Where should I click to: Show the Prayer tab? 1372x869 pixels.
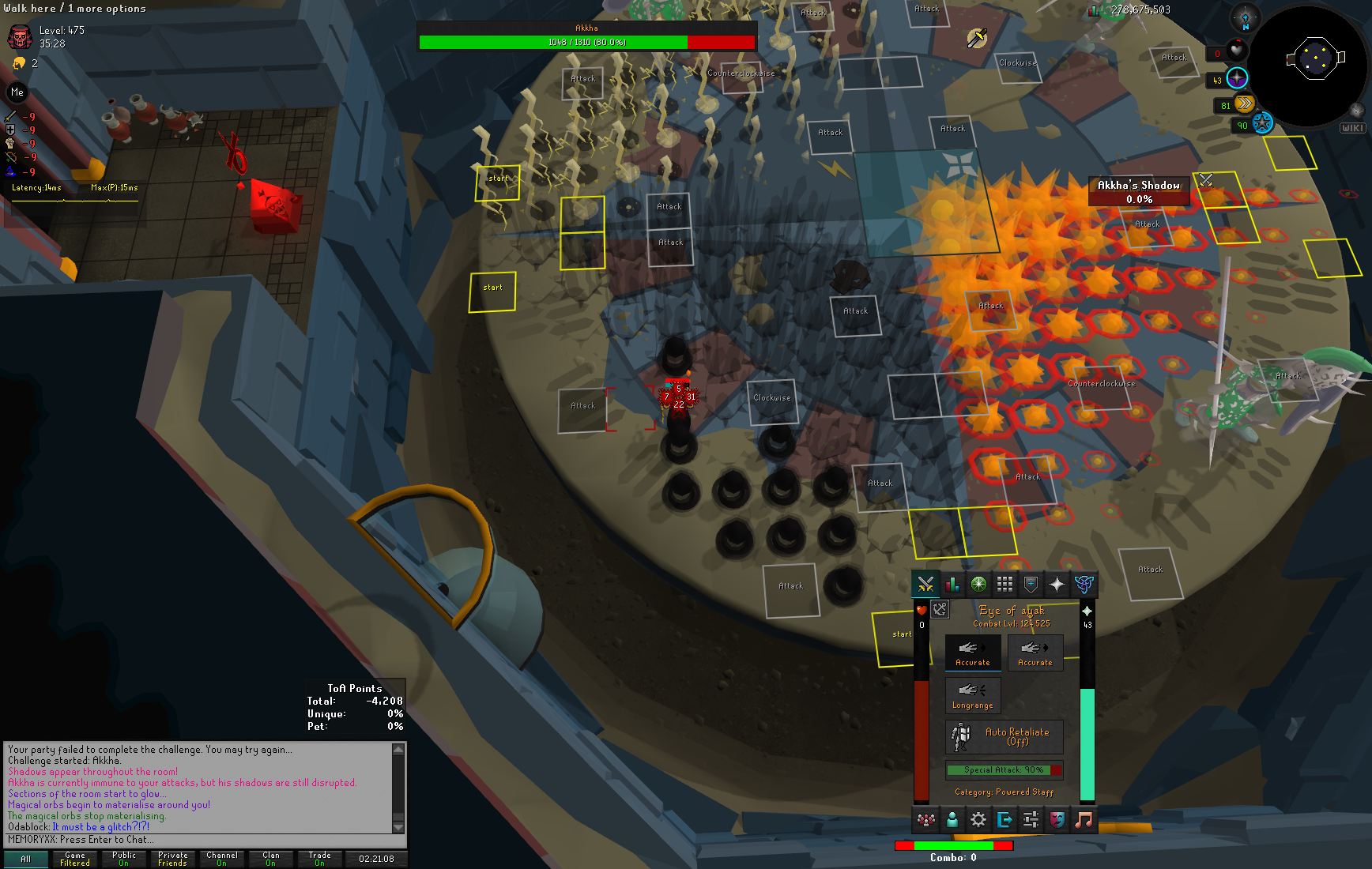(1057, 585)
